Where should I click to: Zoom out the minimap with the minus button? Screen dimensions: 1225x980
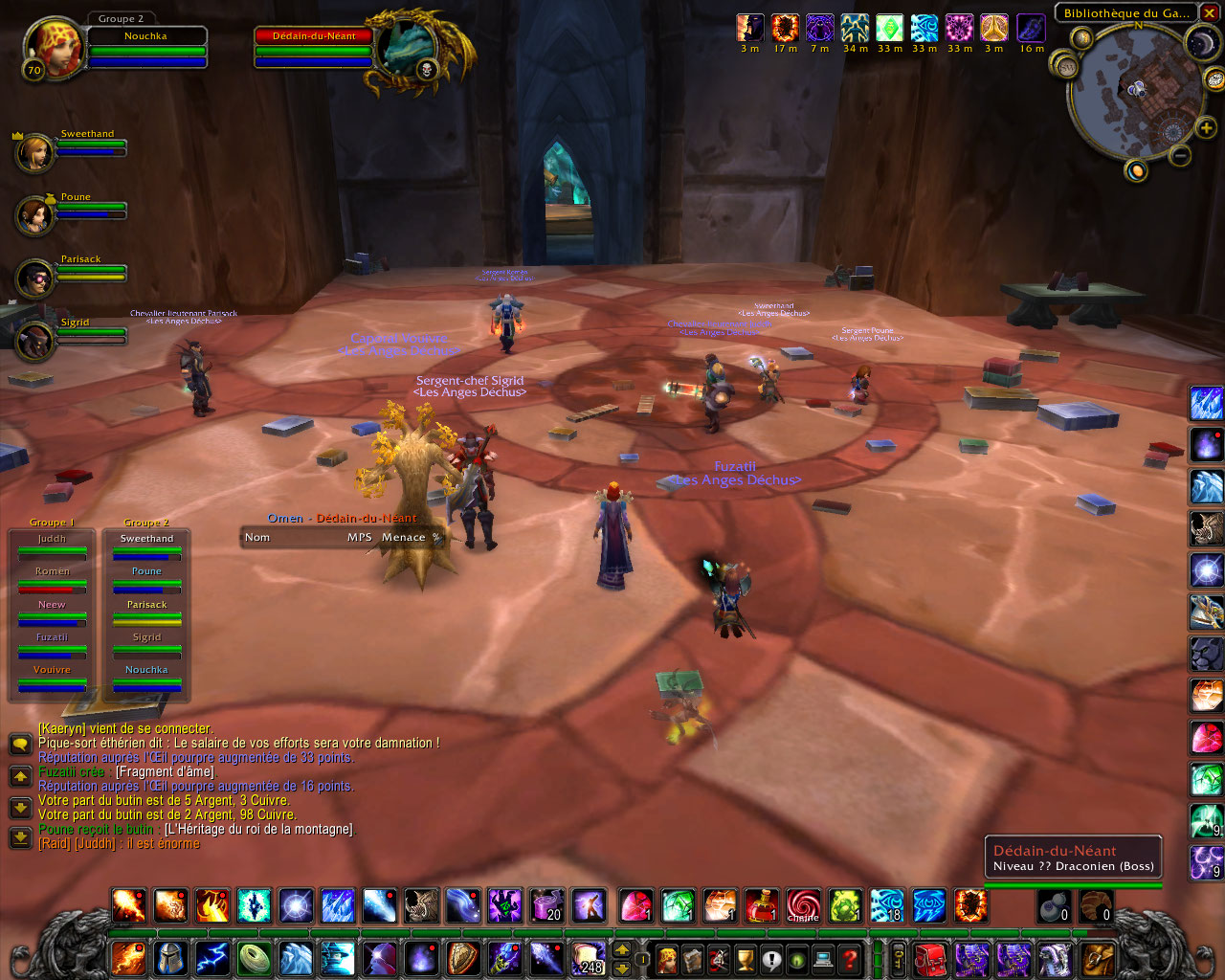tap(1180, 155)
